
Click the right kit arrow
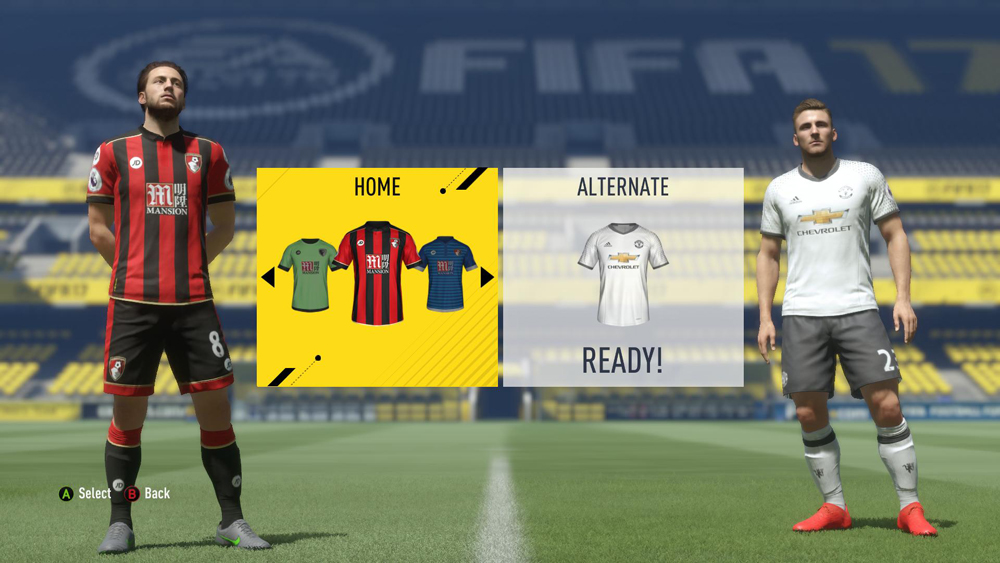click(x=487, y=277)
